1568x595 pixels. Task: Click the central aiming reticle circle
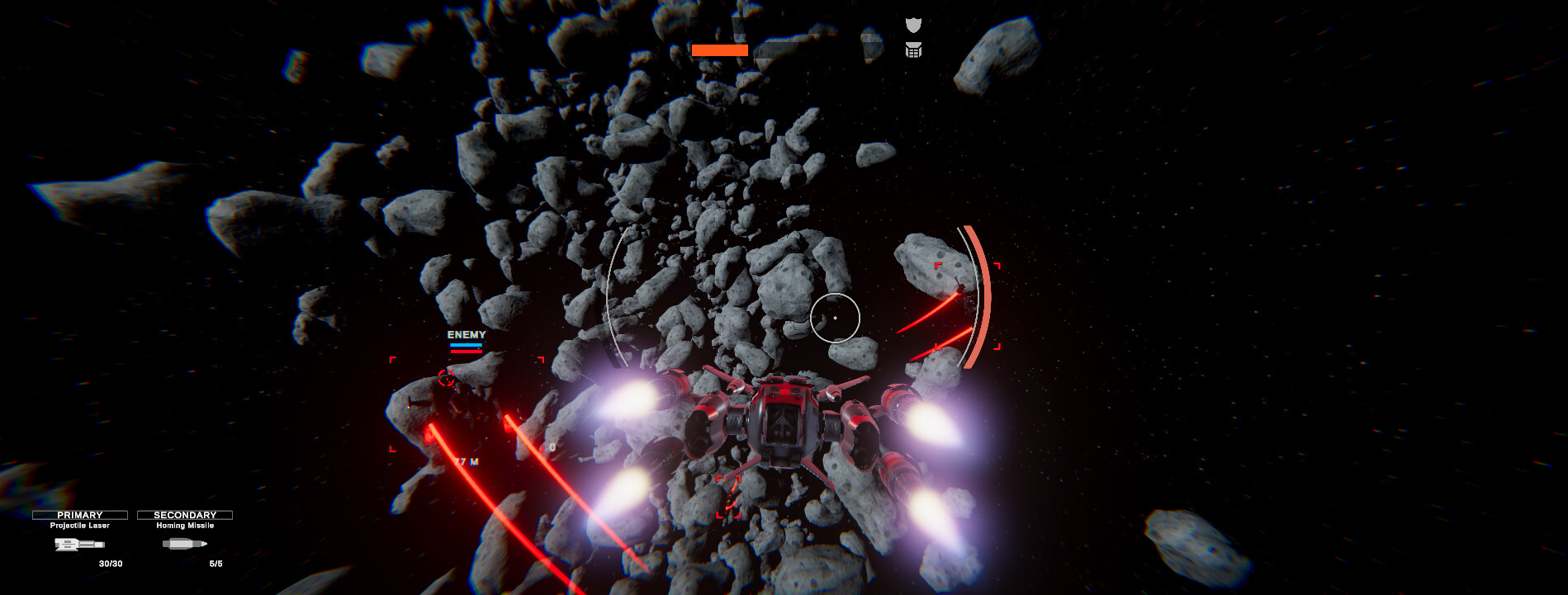pyautogui.click(x=836, y=316)
